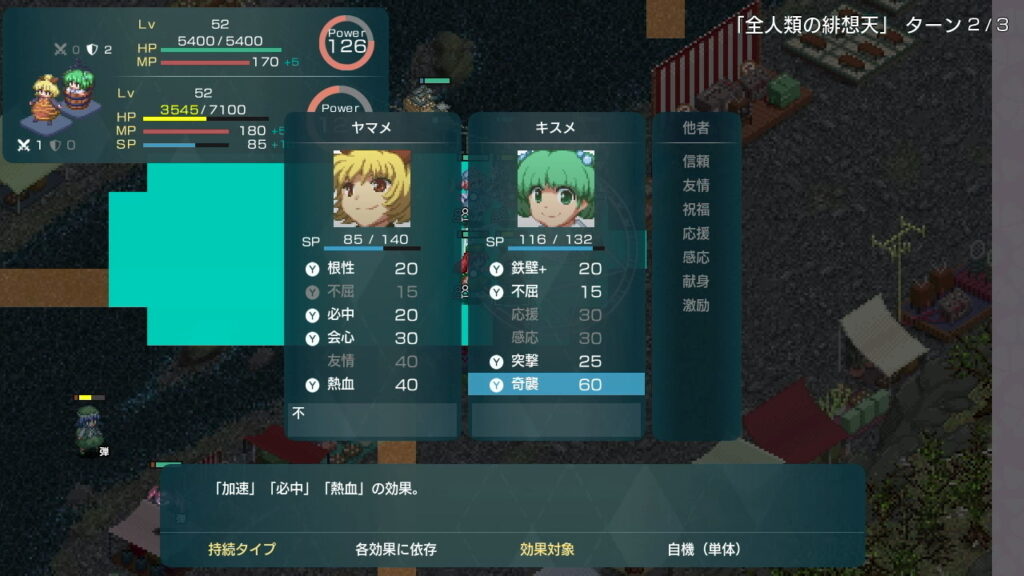Choose 祝福 in the 他者 list
The width and height of the screenshot is (1024, 576).
[x=696, y=209]
